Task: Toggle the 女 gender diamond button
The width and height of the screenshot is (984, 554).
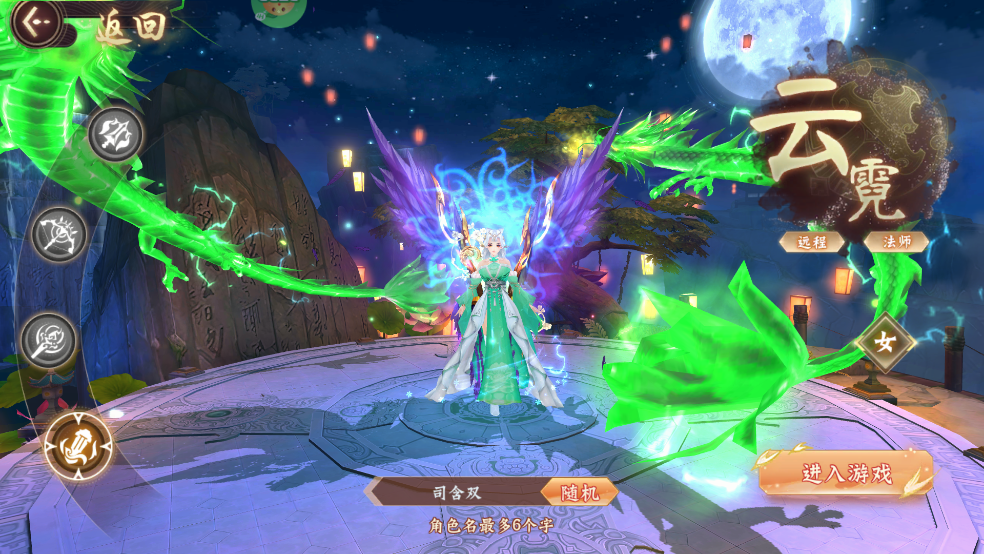Action: click(886, 342)
